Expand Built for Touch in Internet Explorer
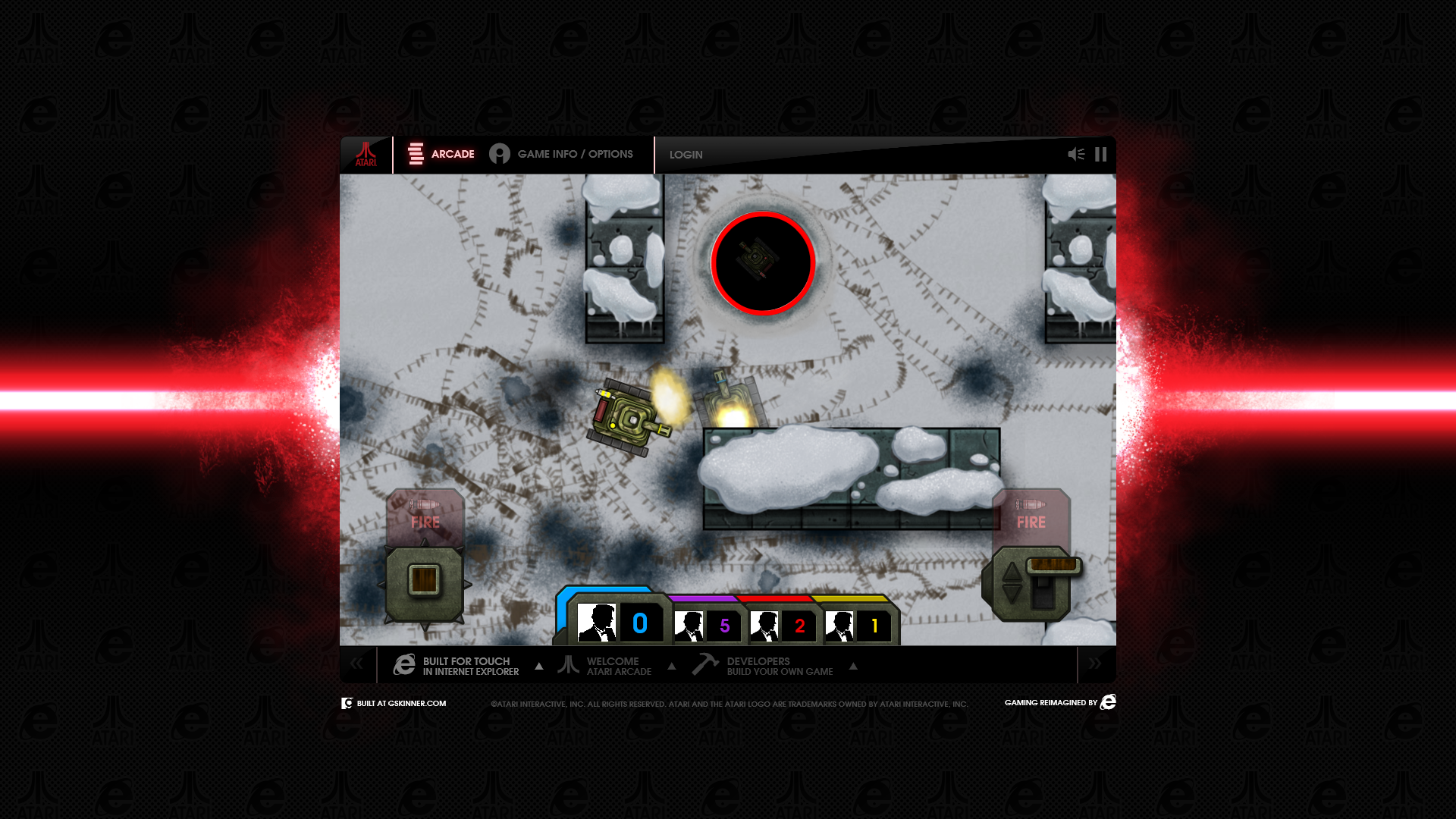The width and height of the screenshot is (1456, 819). [467, 666]
